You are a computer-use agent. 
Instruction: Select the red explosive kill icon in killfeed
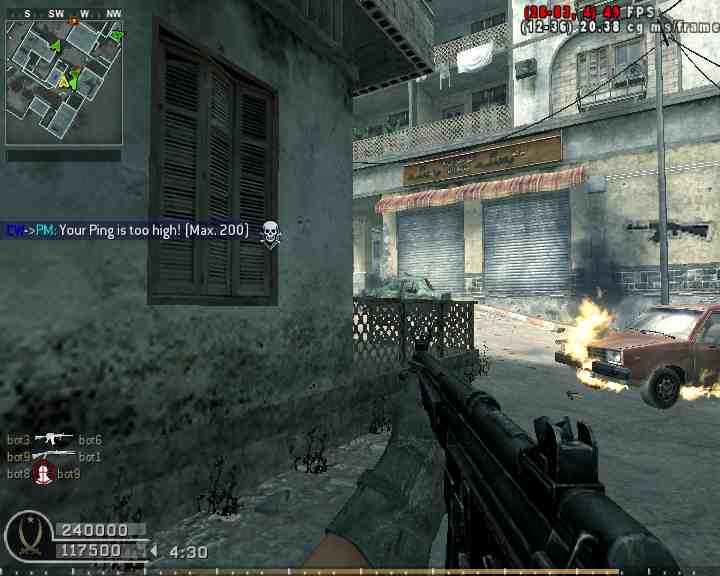click(x=43, y=473)
